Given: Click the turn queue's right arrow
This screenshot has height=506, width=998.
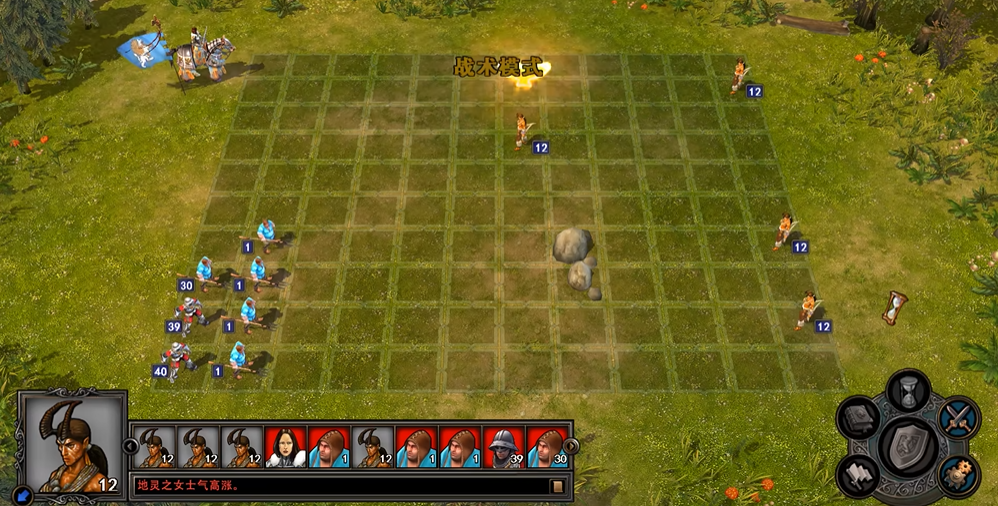Looking at the screenshot, I should point(571,446).
